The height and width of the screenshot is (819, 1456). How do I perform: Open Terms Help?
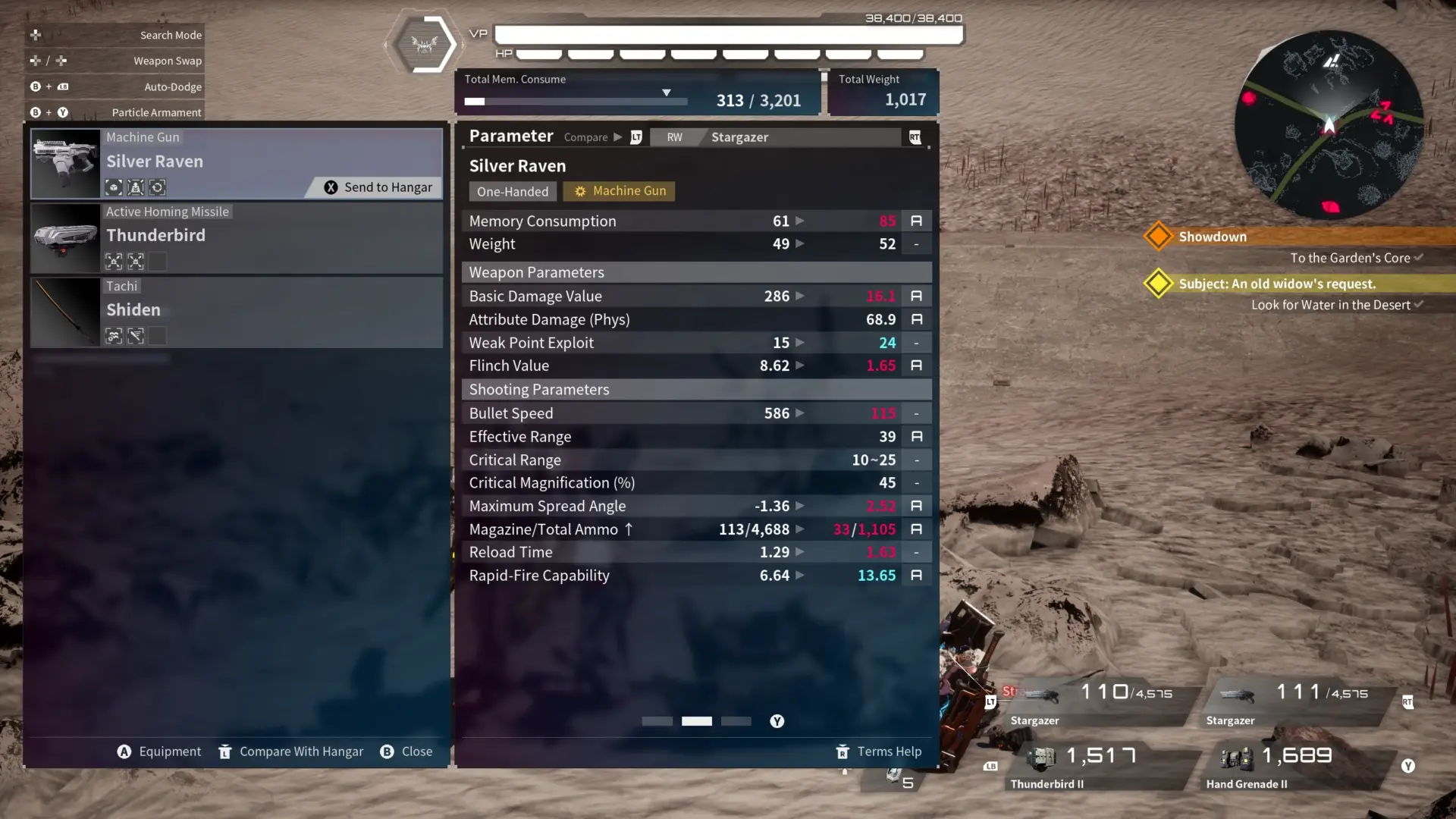(879, 752)
